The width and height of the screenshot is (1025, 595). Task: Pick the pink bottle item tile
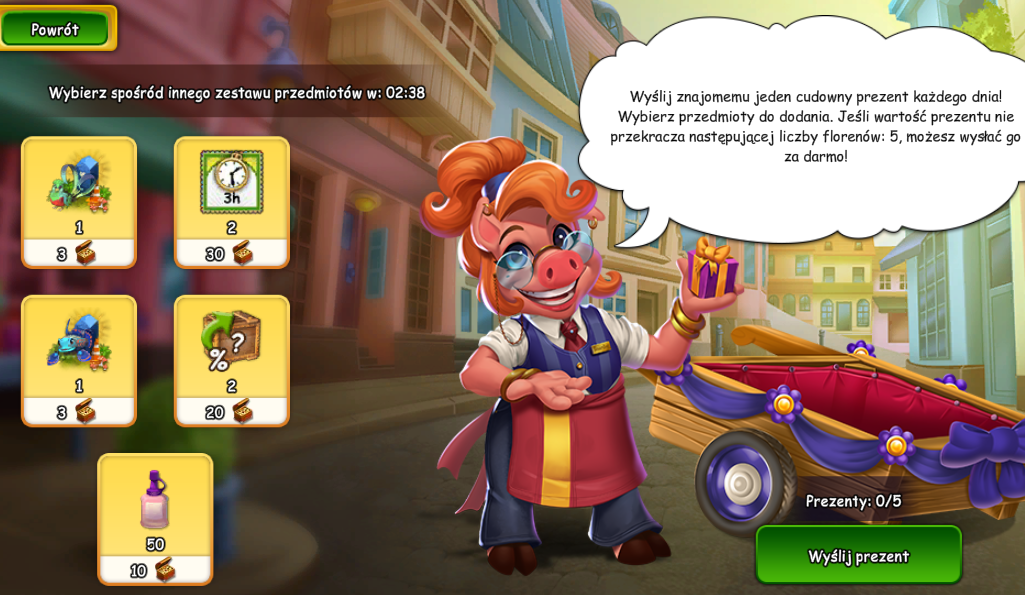click(155, 518)
